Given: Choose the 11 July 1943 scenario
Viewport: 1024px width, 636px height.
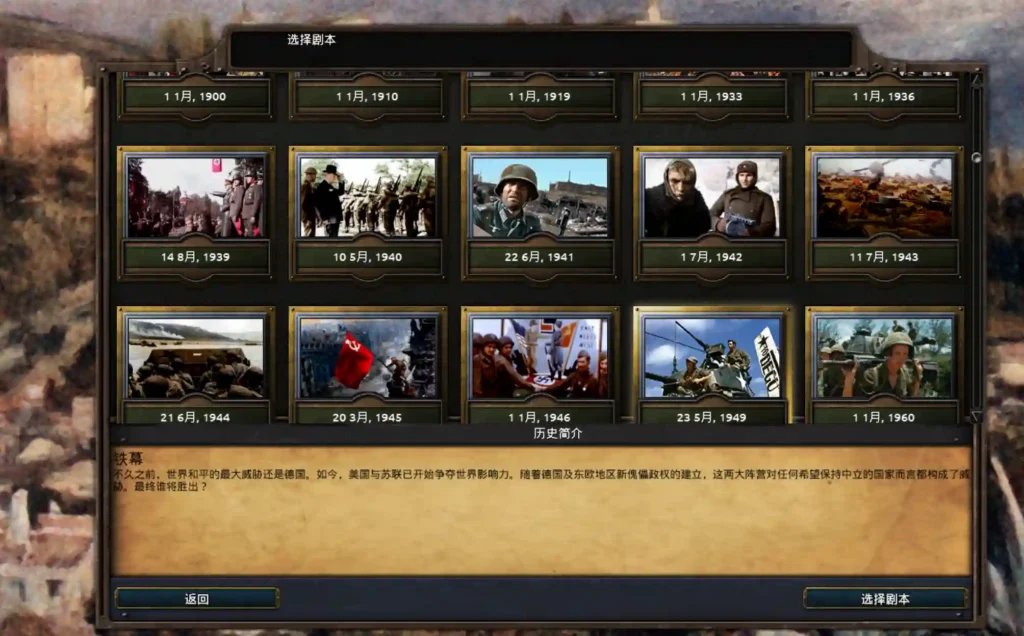Looking at the screenshot, I should [x=884, y=196].
